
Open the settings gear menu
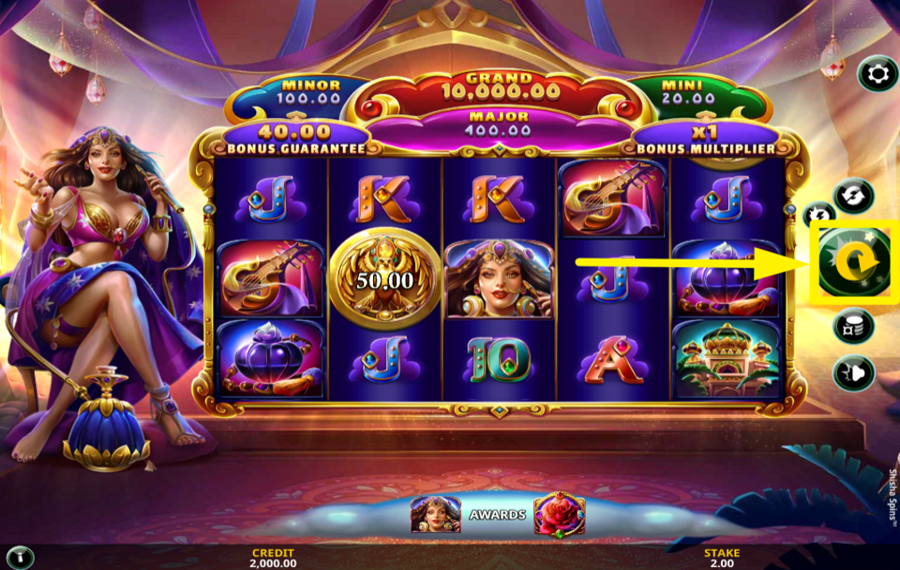tap(878, 74)
